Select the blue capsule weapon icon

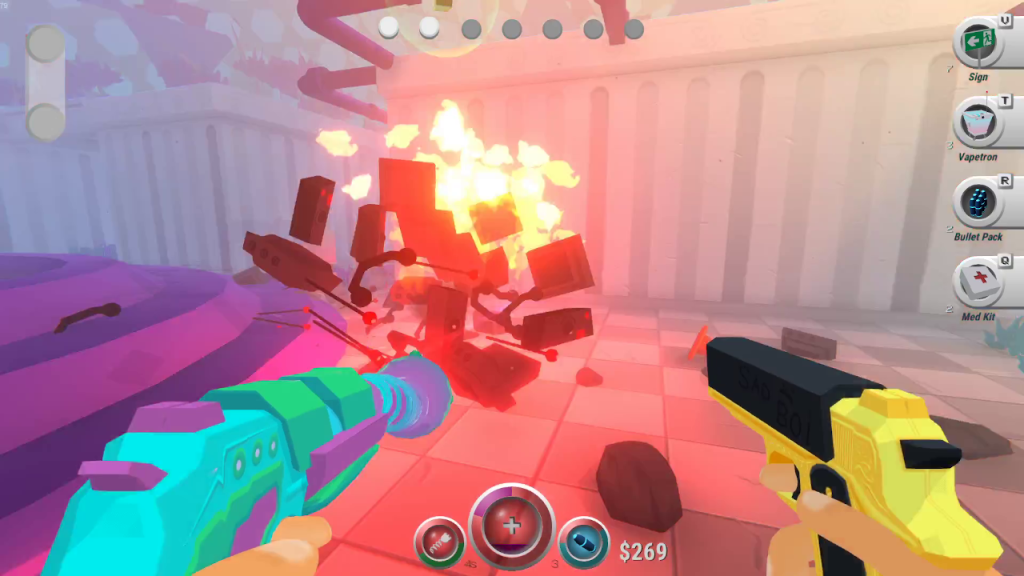[x=582, y=541]
